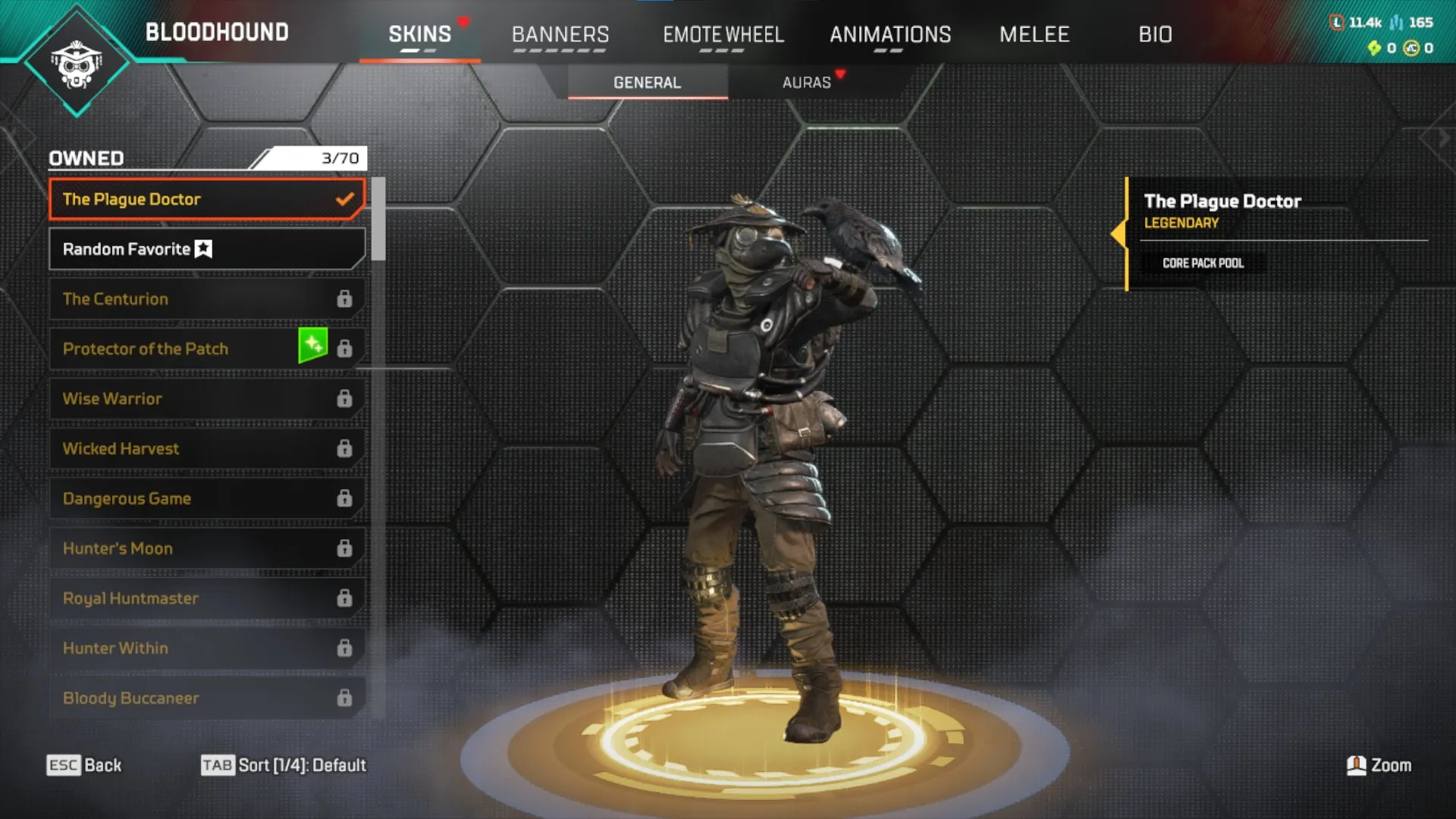
Task: Switch to the AURAS tab
Action: pyautogui.click(x=807, y=83)
